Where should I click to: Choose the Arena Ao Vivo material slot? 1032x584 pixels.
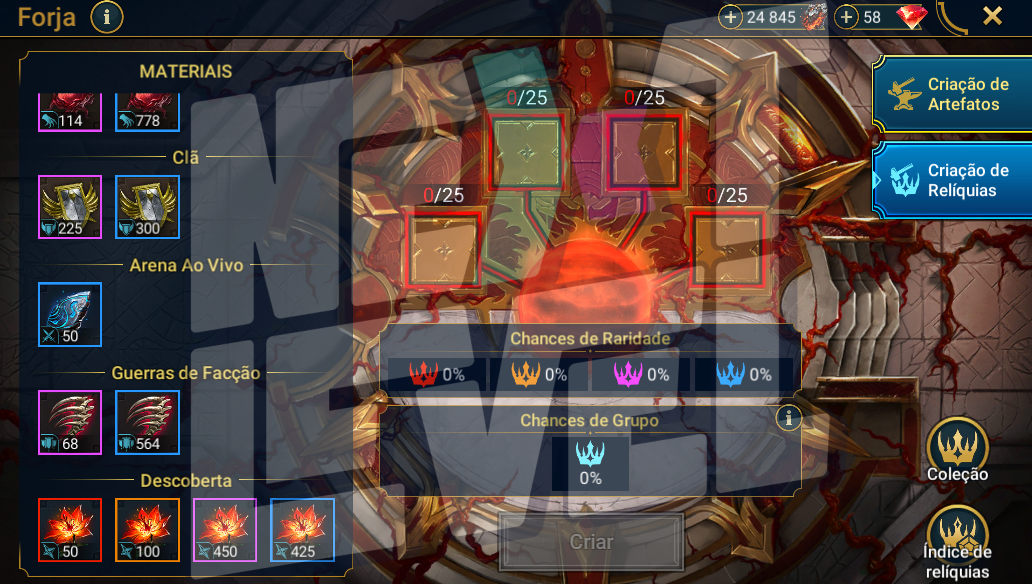[70, 314]
